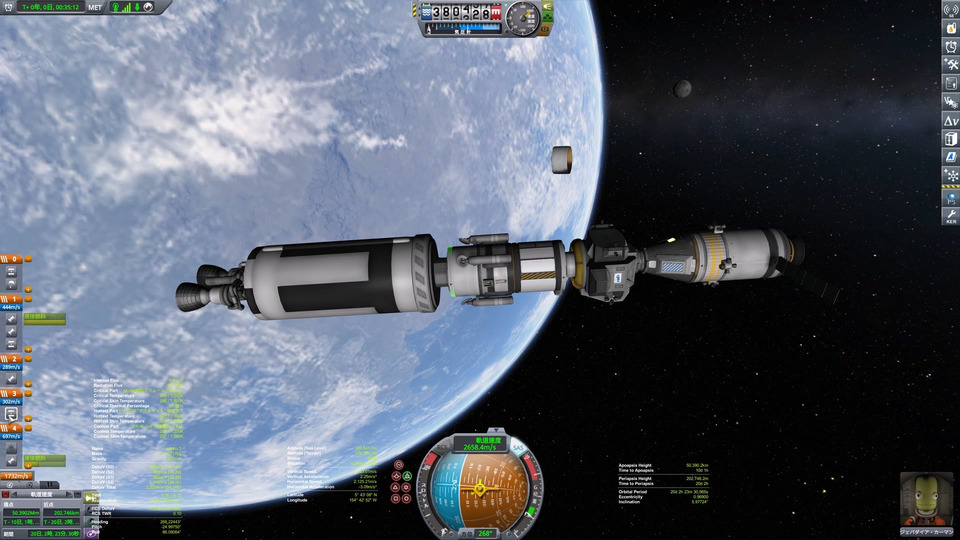
Task: Open the alarm clock app
Action: pyautogui.click(x=950, y=47)
